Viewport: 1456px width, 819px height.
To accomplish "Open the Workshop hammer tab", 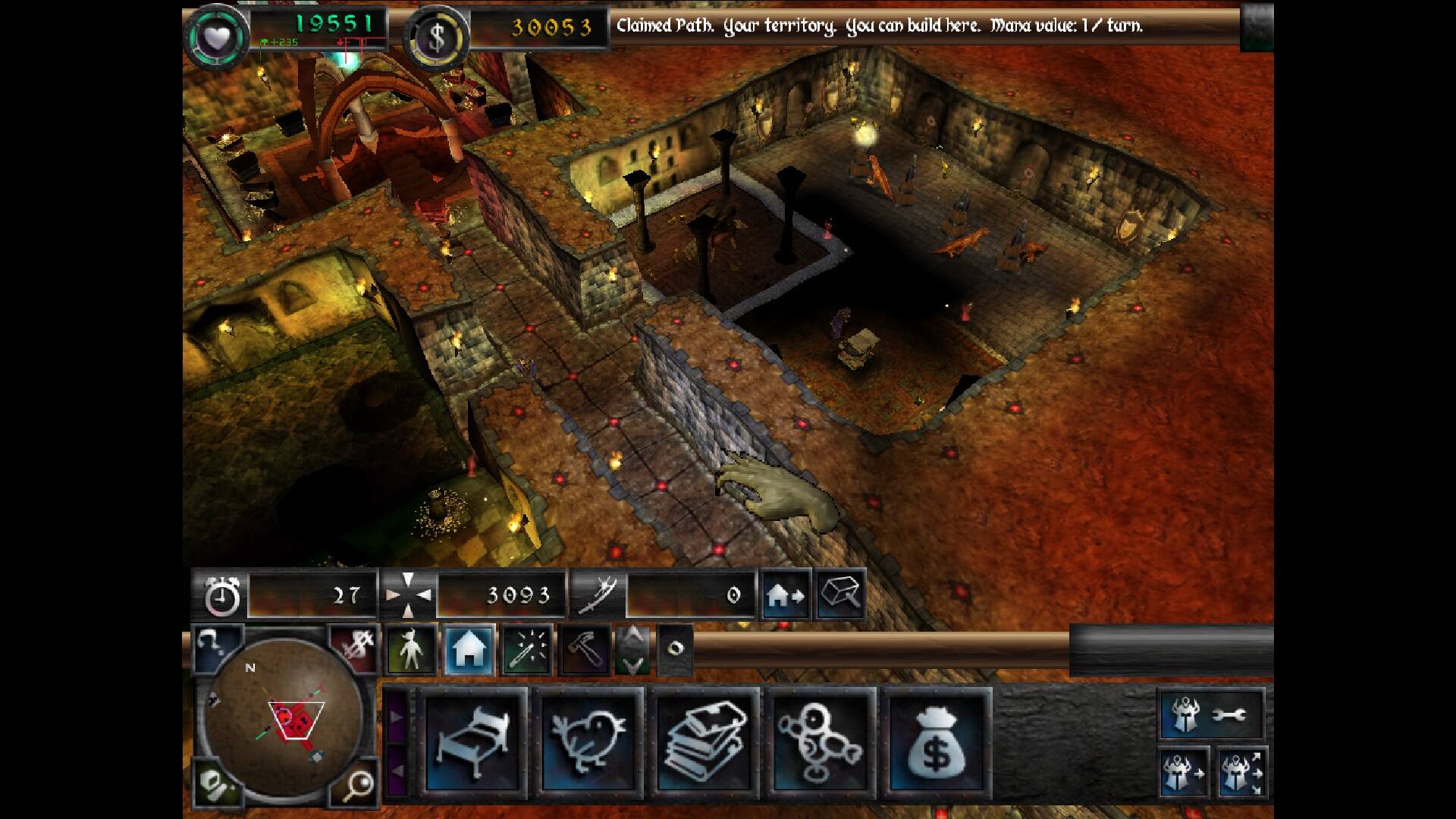I will coord(584,650).
